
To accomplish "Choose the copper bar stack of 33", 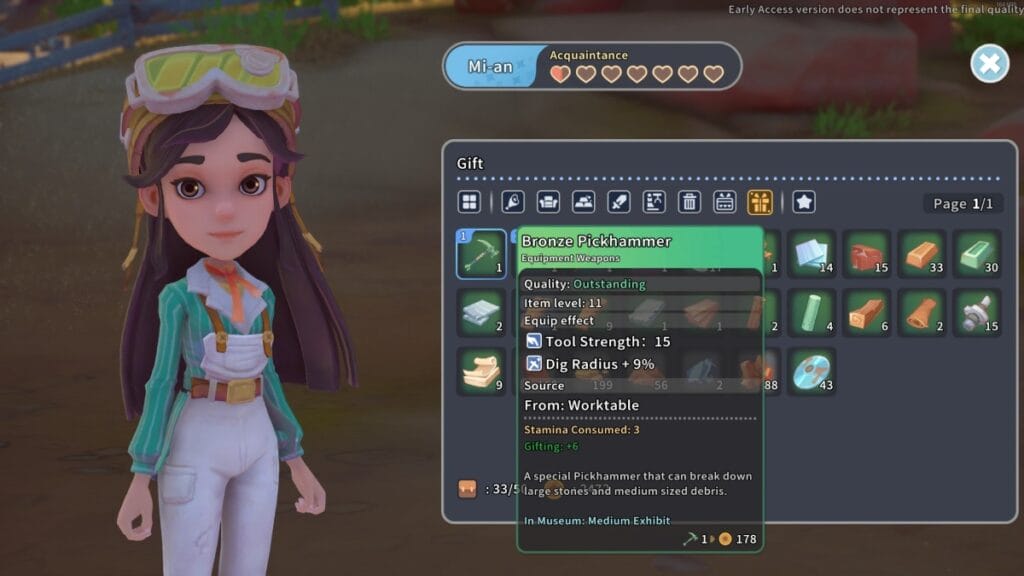I will tap(921, 254).
